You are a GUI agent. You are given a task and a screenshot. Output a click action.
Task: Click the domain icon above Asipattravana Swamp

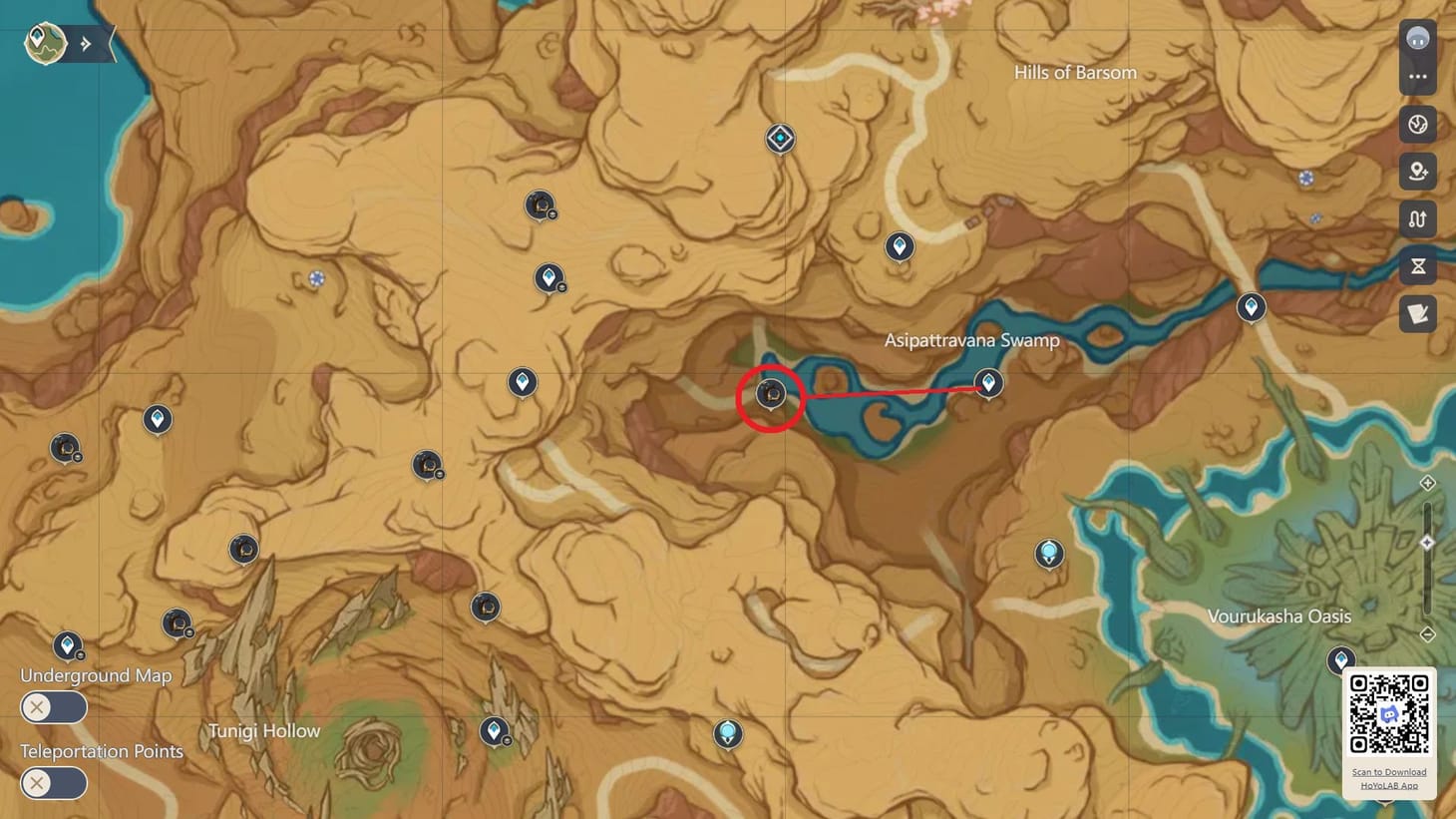click(x=779, y=139)
